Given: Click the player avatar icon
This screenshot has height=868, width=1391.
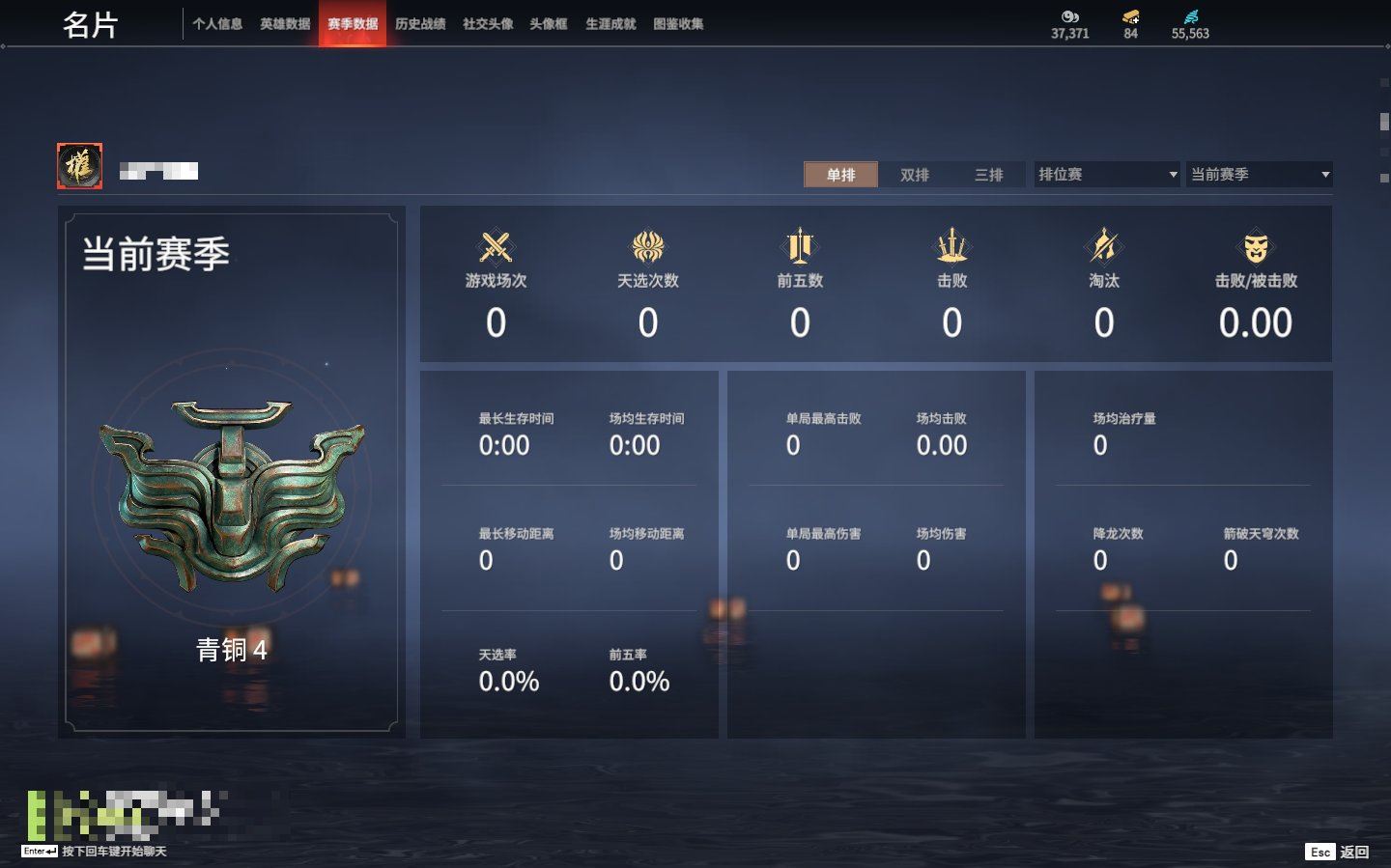Looking at the screenshot, I should point(80,166).
